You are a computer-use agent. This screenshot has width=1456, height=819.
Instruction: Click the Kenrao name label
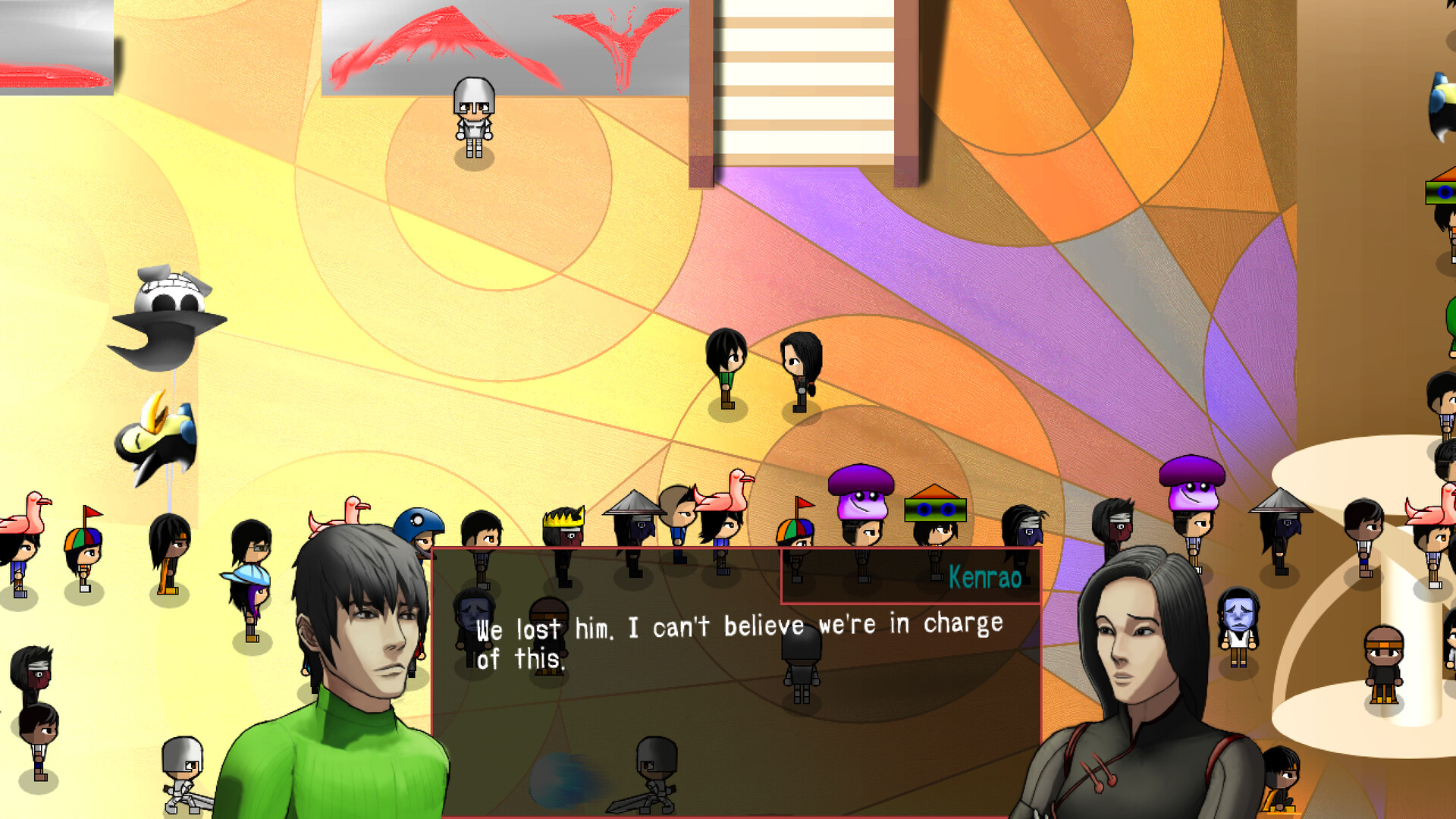pos(985,576)
